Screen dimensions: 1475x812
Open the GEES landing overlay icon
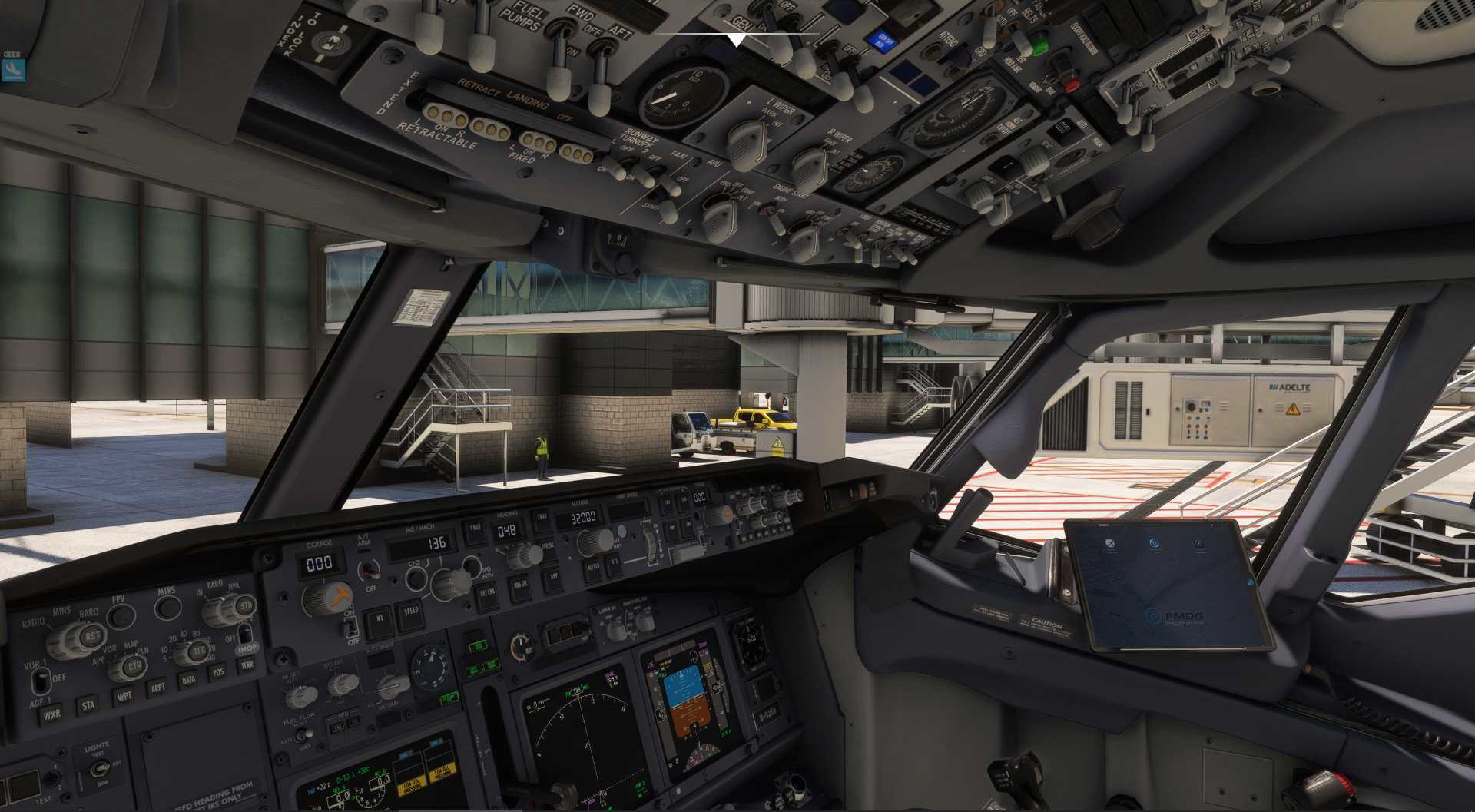pos(13,70)
